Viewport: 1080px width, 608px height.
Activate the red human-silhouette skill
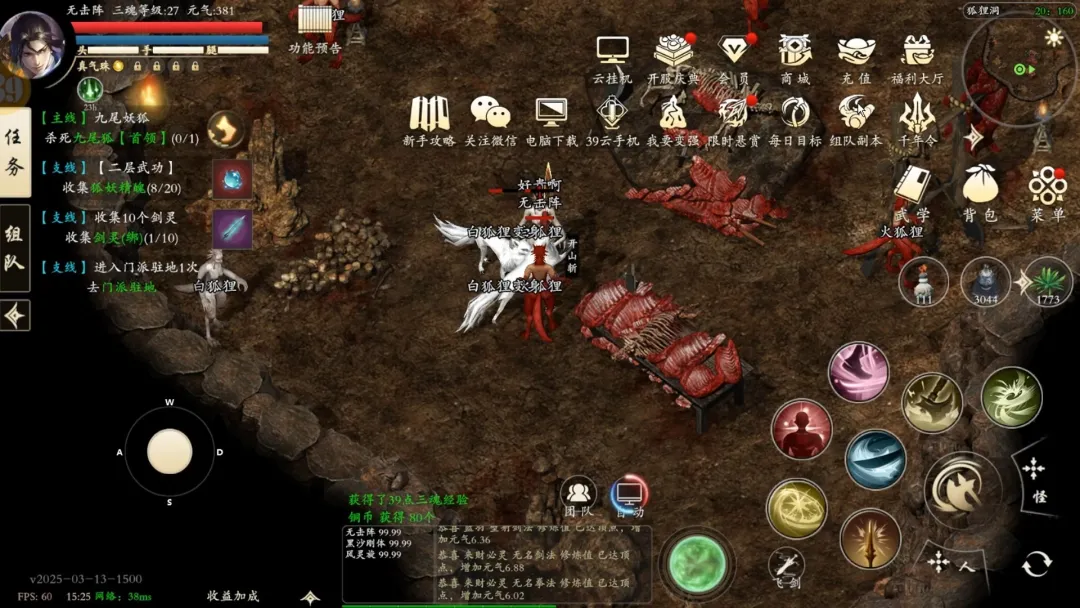click(801, 430)
